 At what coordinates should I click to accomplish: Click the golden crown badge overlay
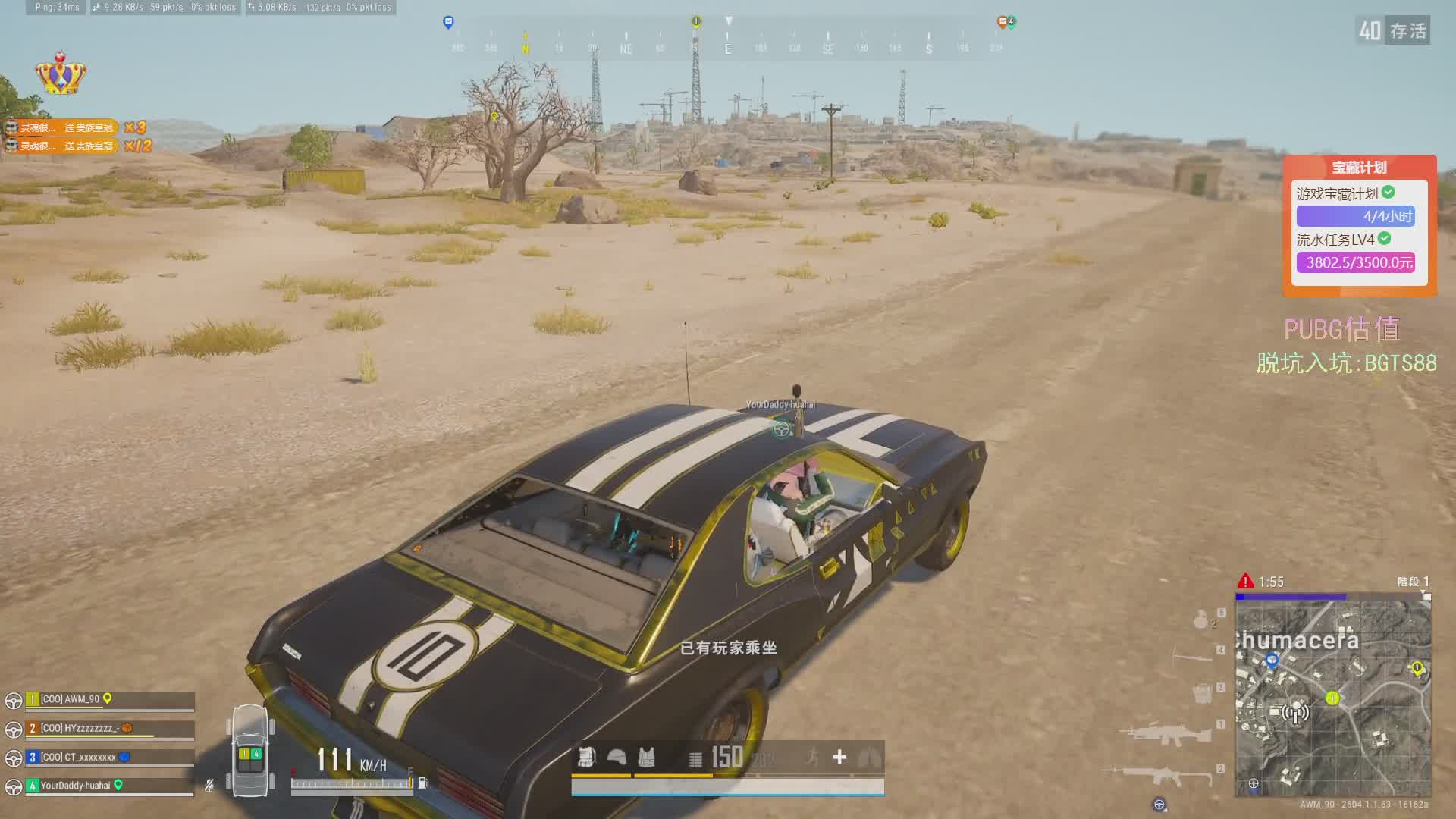[x=61, y=74]
